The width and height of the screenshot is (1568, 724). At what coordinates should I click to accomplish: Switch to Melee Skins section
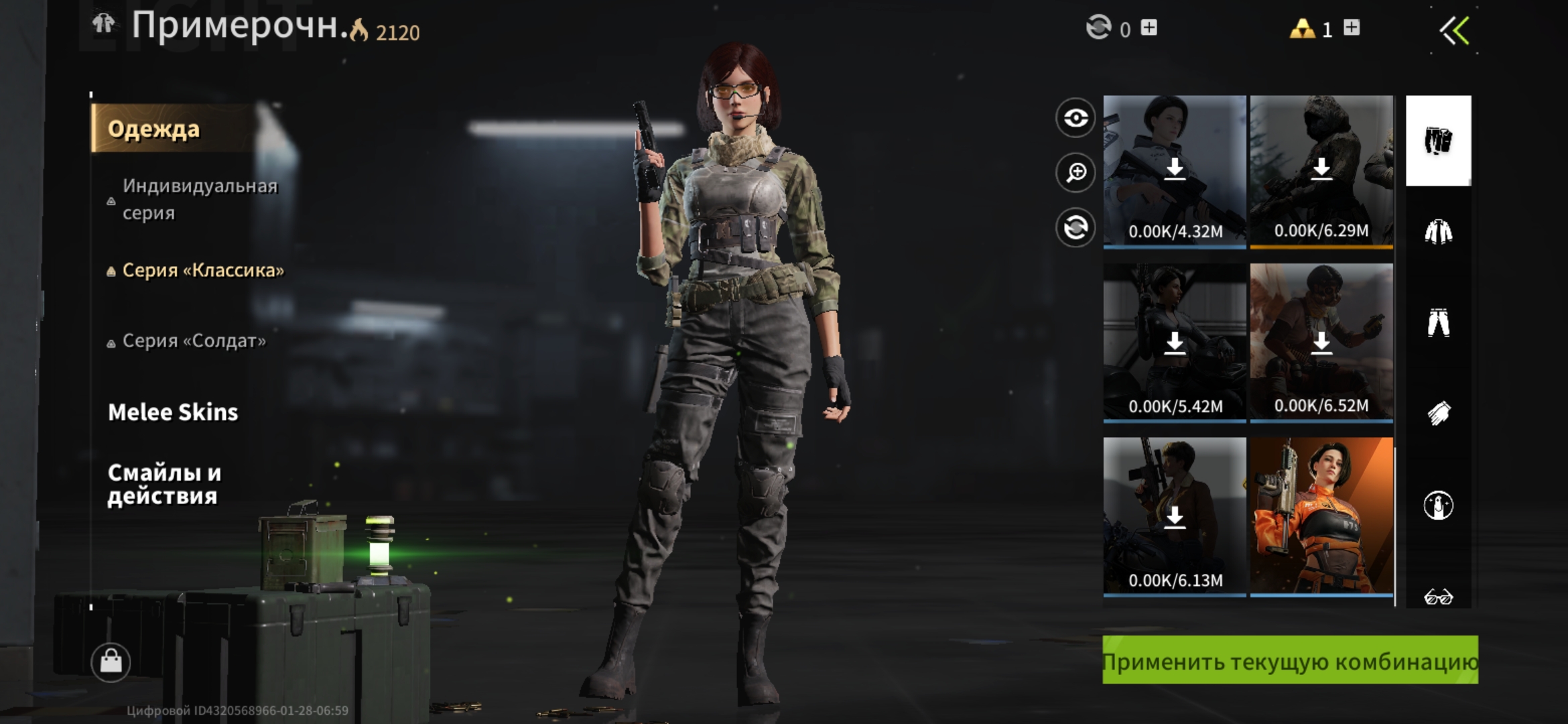point(173,412)
